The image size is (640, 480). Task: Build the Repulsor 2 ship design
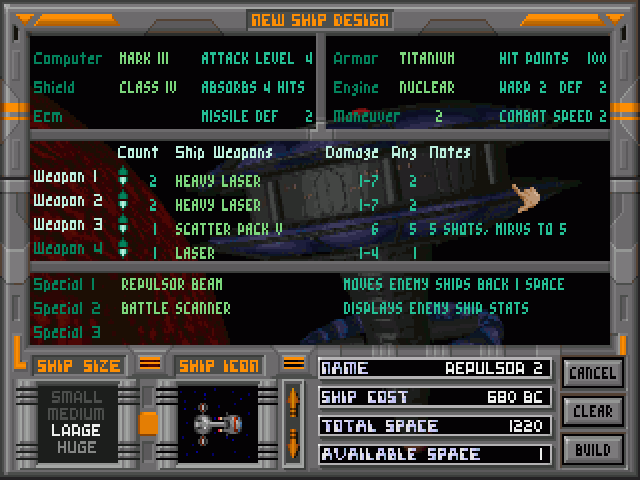pyautogui.click(x=592, y=450)
